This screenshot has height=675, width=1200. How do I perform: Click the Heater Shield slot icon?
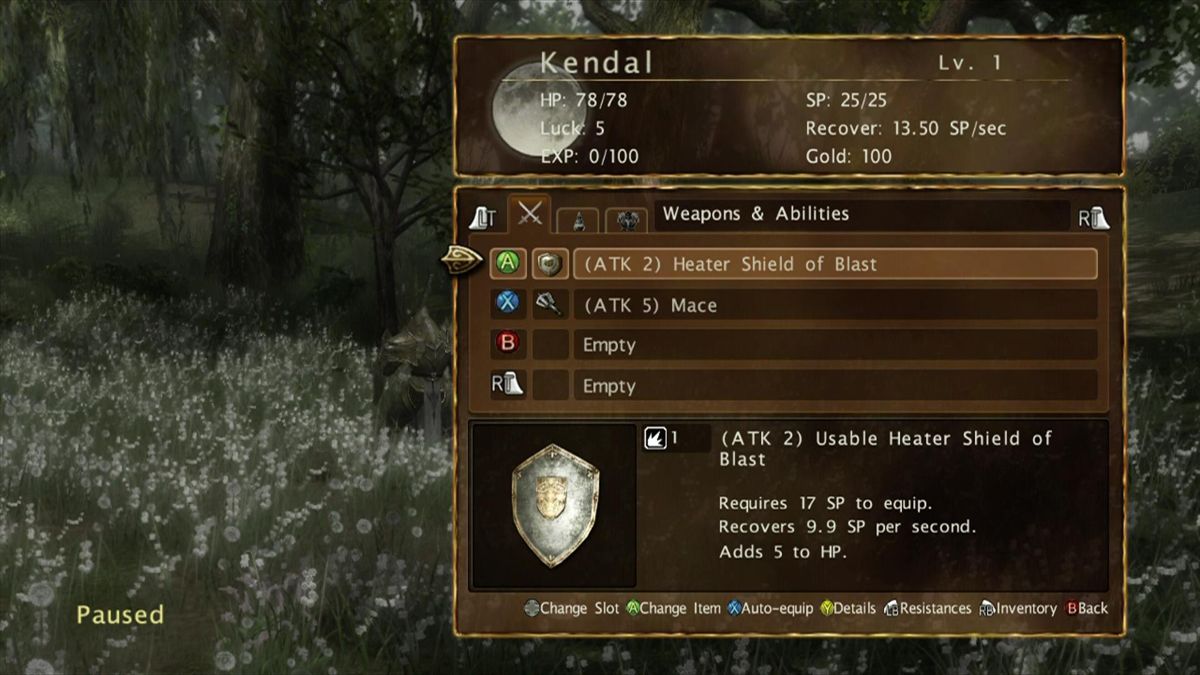(x=549, y=264)
